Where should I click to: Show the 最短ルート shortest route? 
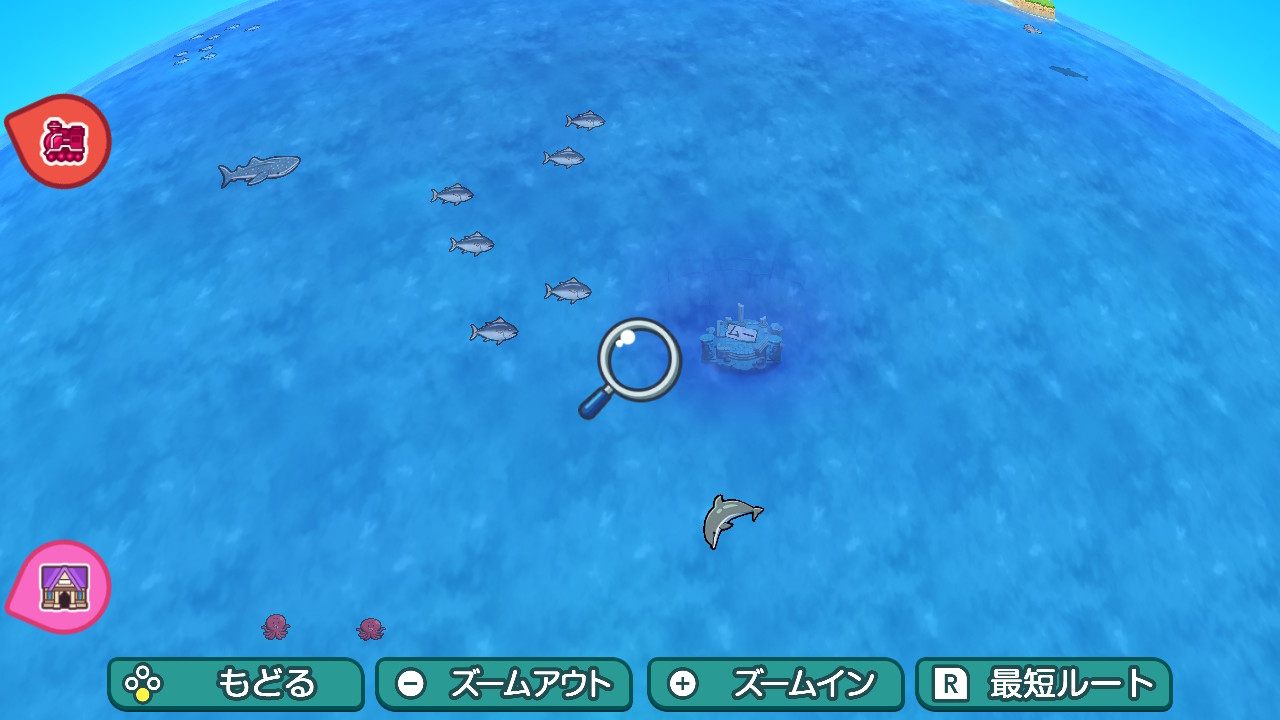click(1043, 684)
